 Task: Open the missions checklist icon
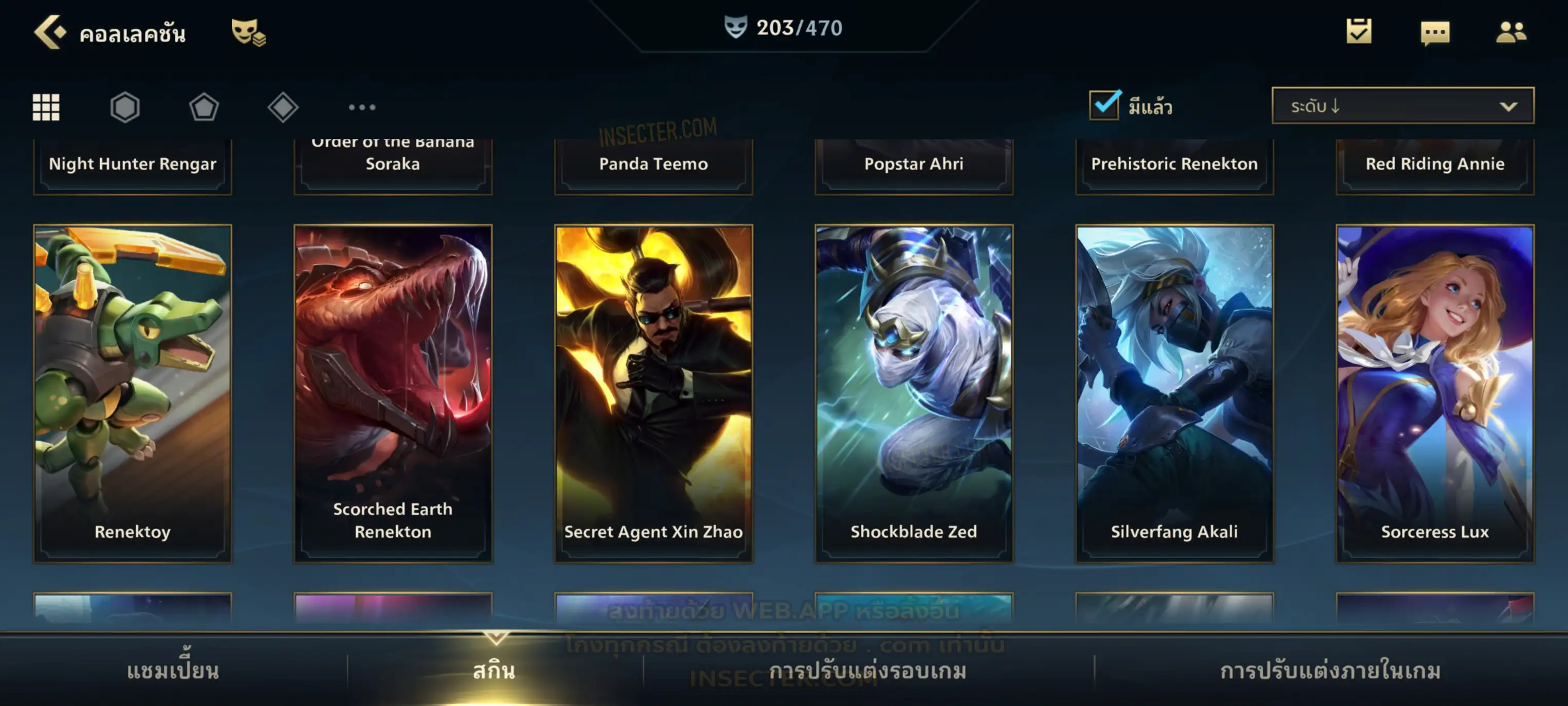pos(1359,31)
